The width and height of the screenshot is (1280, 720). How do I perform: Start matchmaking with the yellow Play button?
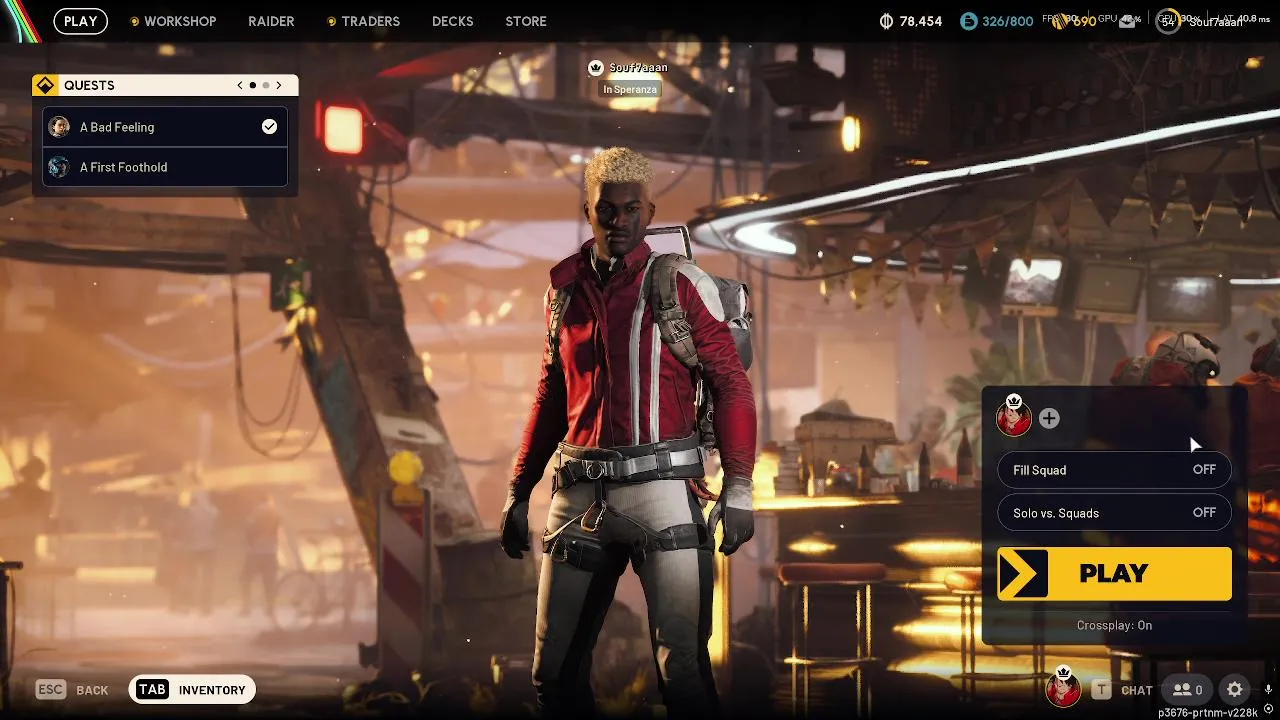(1114, 573)
